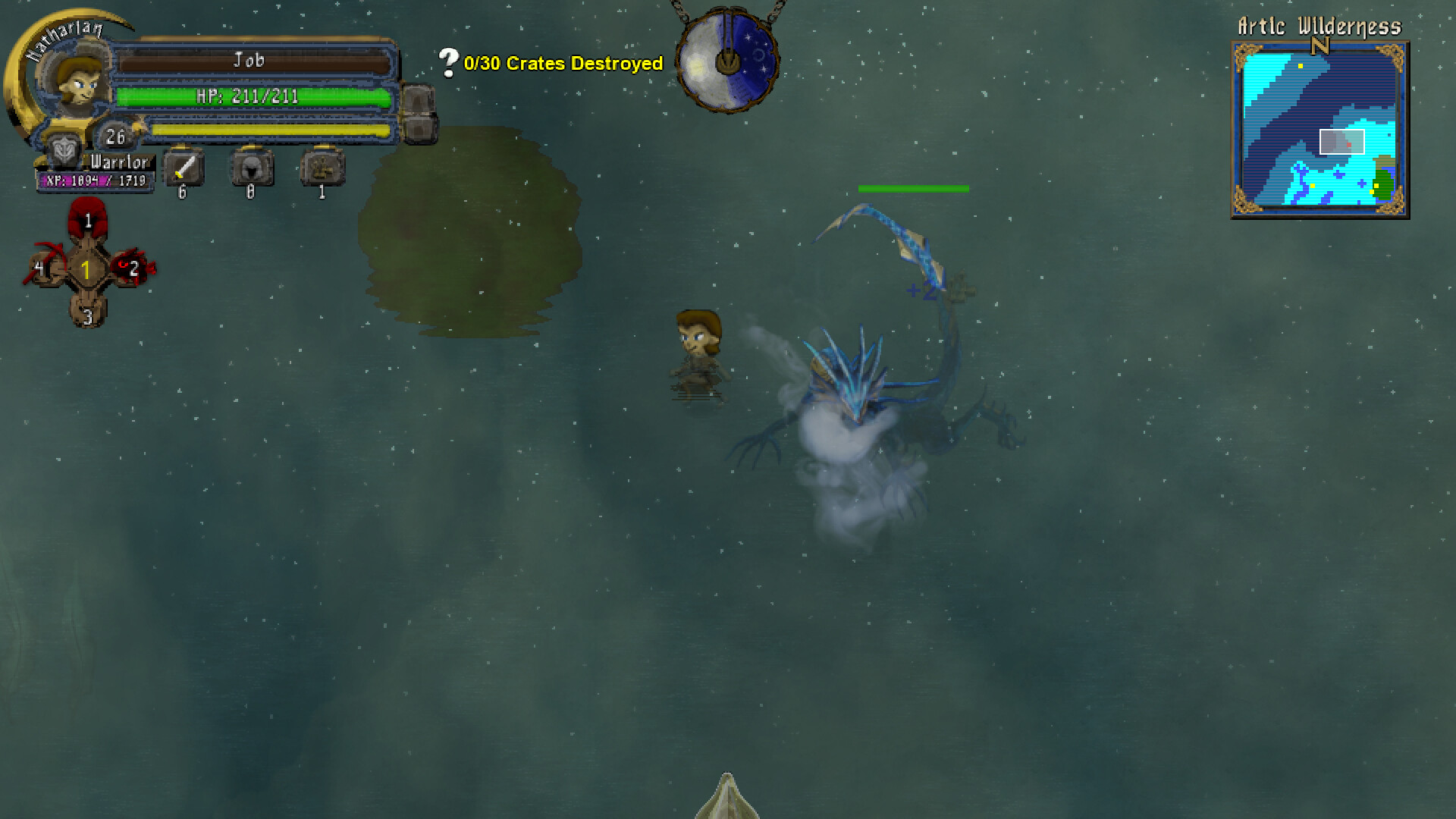Toggle the upper stone button beside the HP bar
The image size is (1456, 819).
point(421,97)
